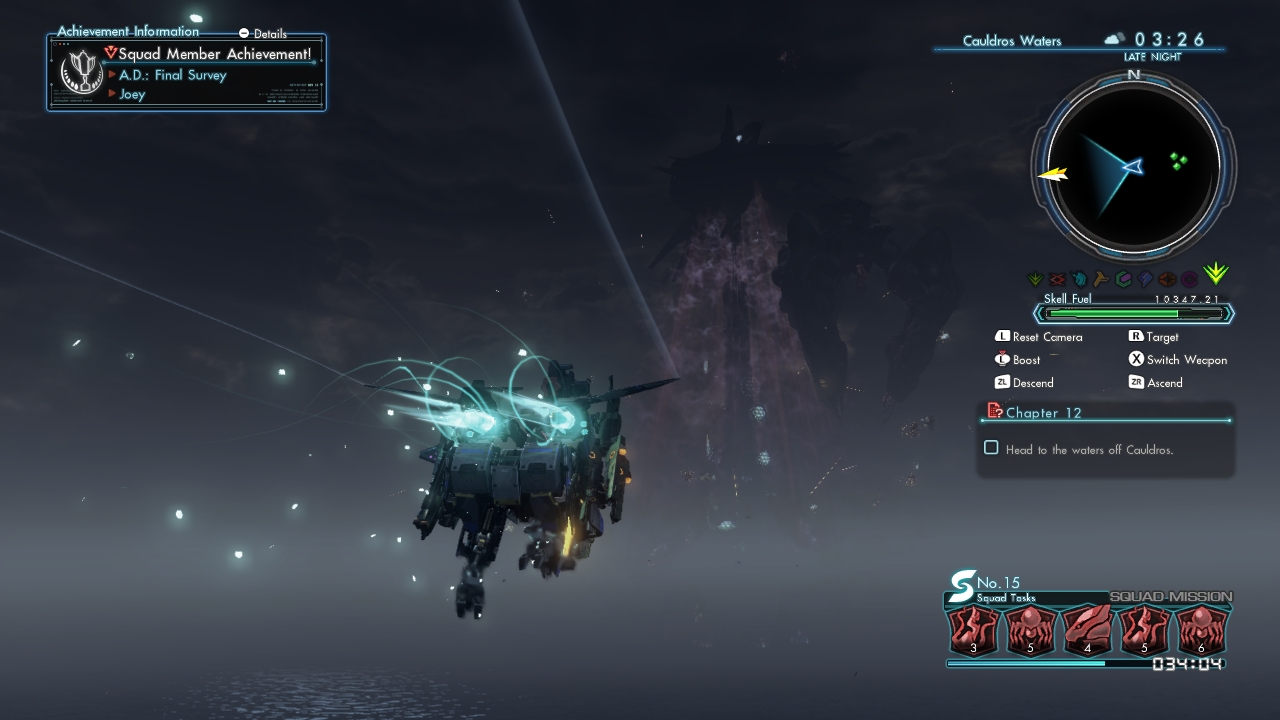This screenshot has height=720, width=1280.
Task: Select the tentacled squad task showing 6
Action: (1201, 632)
